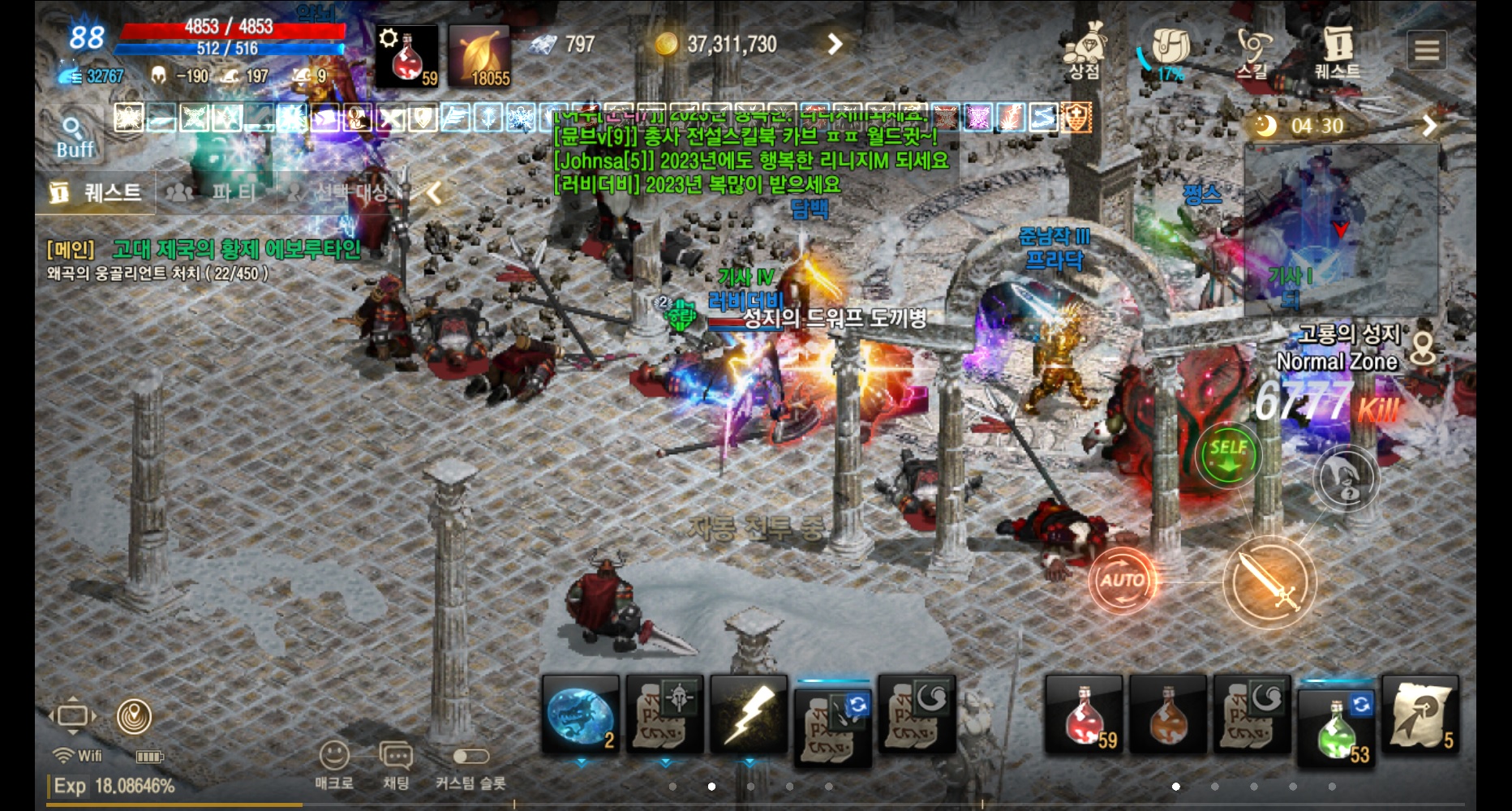Open the 퀘스트 scroll icon menu
The image size is (1512, 811).
tap(1337, 51)
